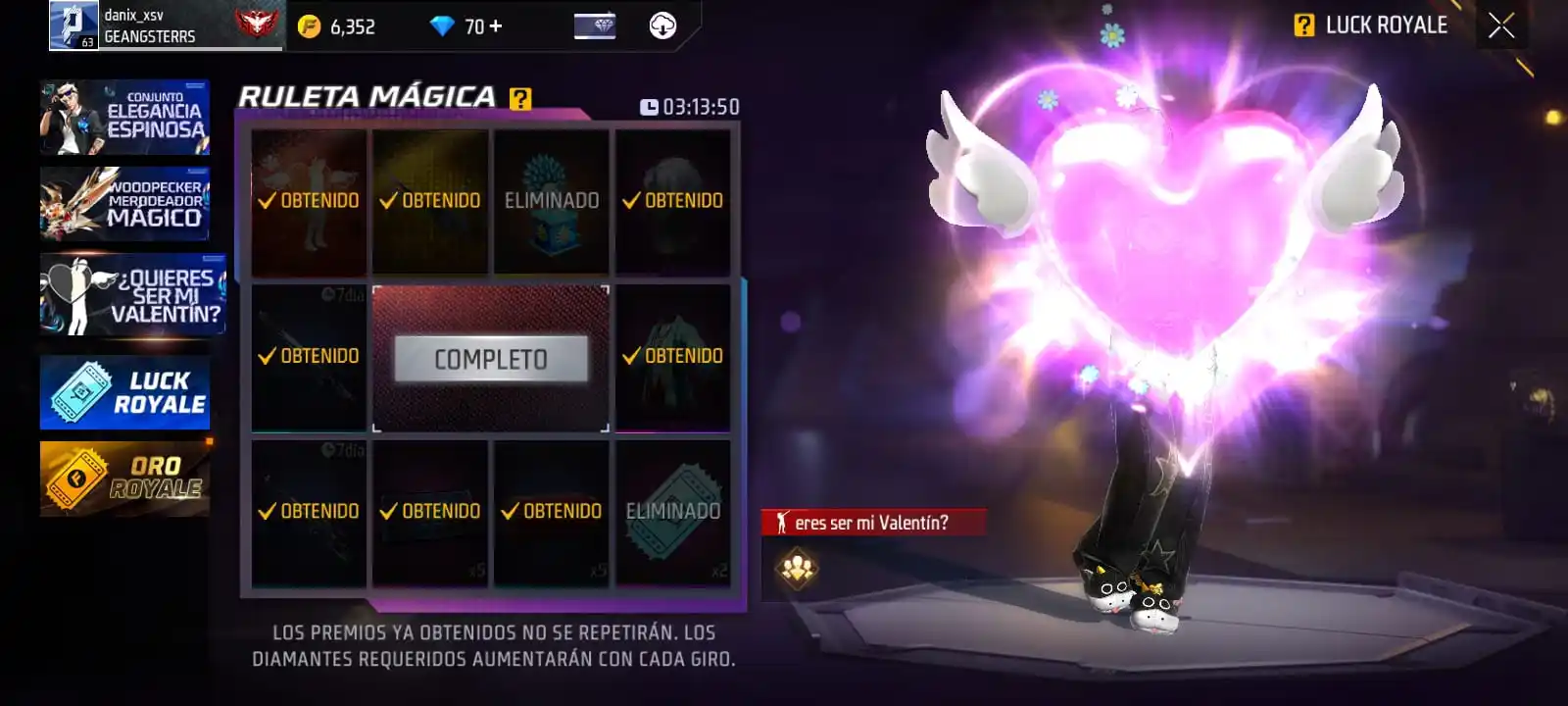
Task: Tap the plus to add diamonds
Action: [x=496, y=26]
